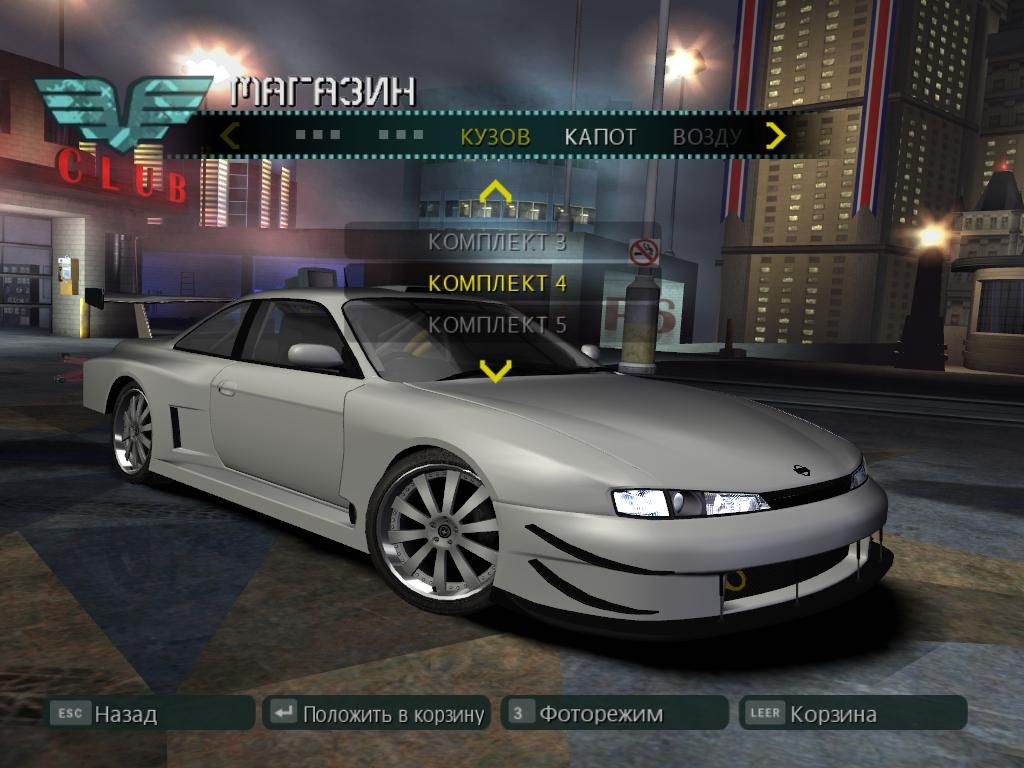The height and width of the screenshot is (768, 1024).
Task: Open the КАПОТ category tab
Action: tap(600, 137)
